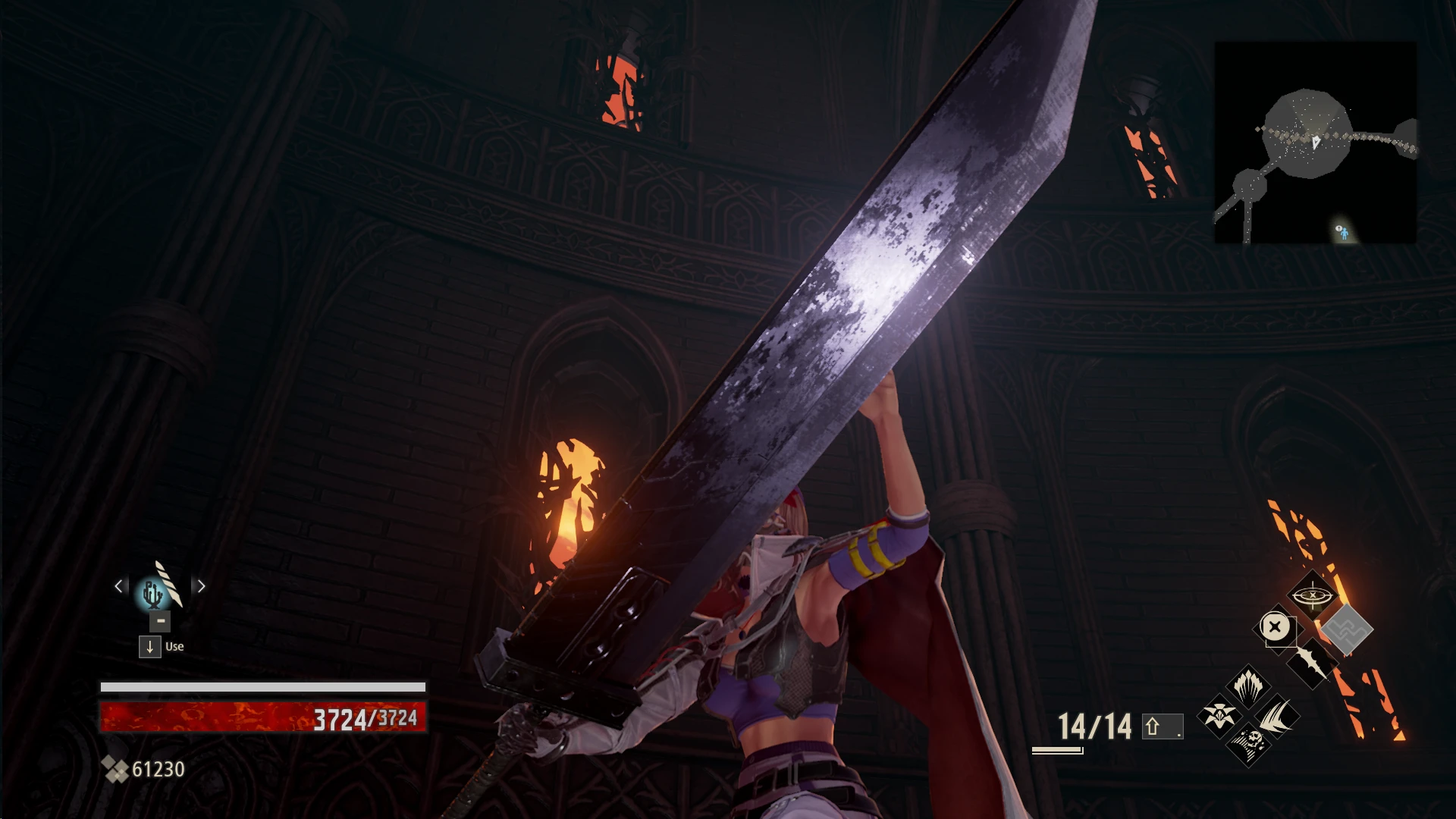Select the skull gift icon
1456x819 pixels.
pyautogui.click(x=1247, y=743)
